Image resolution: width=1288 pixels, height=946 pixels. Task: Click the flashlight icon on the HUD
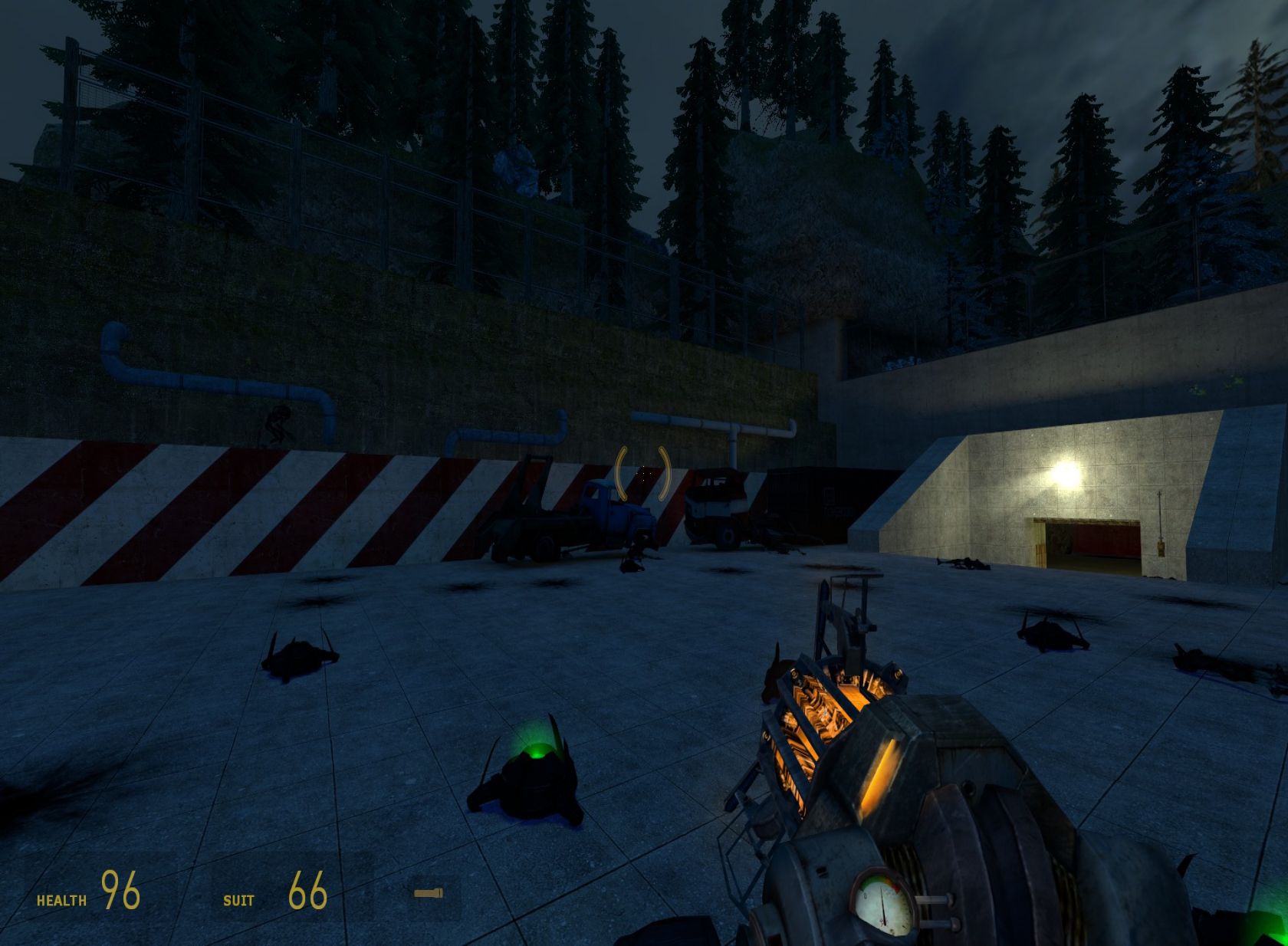(x=428, y=893)
